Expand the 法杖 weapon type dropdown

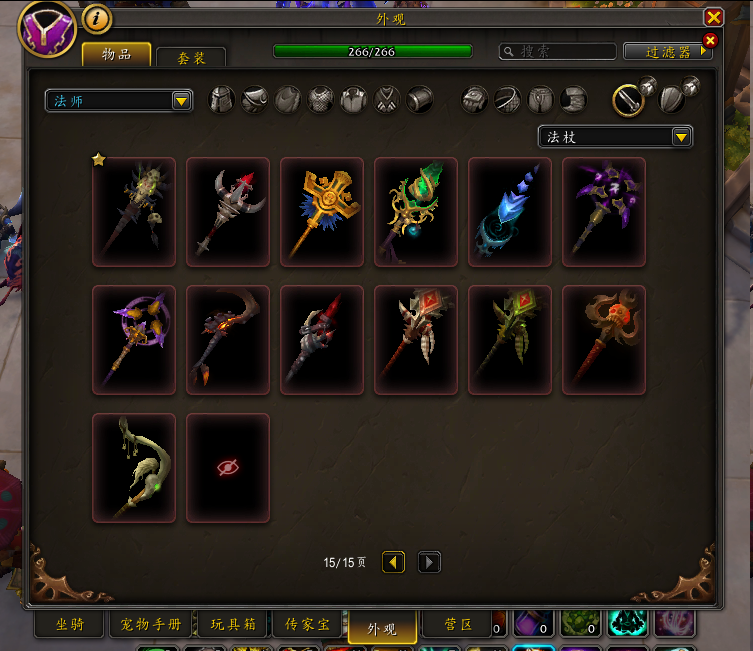pos(615,137)
